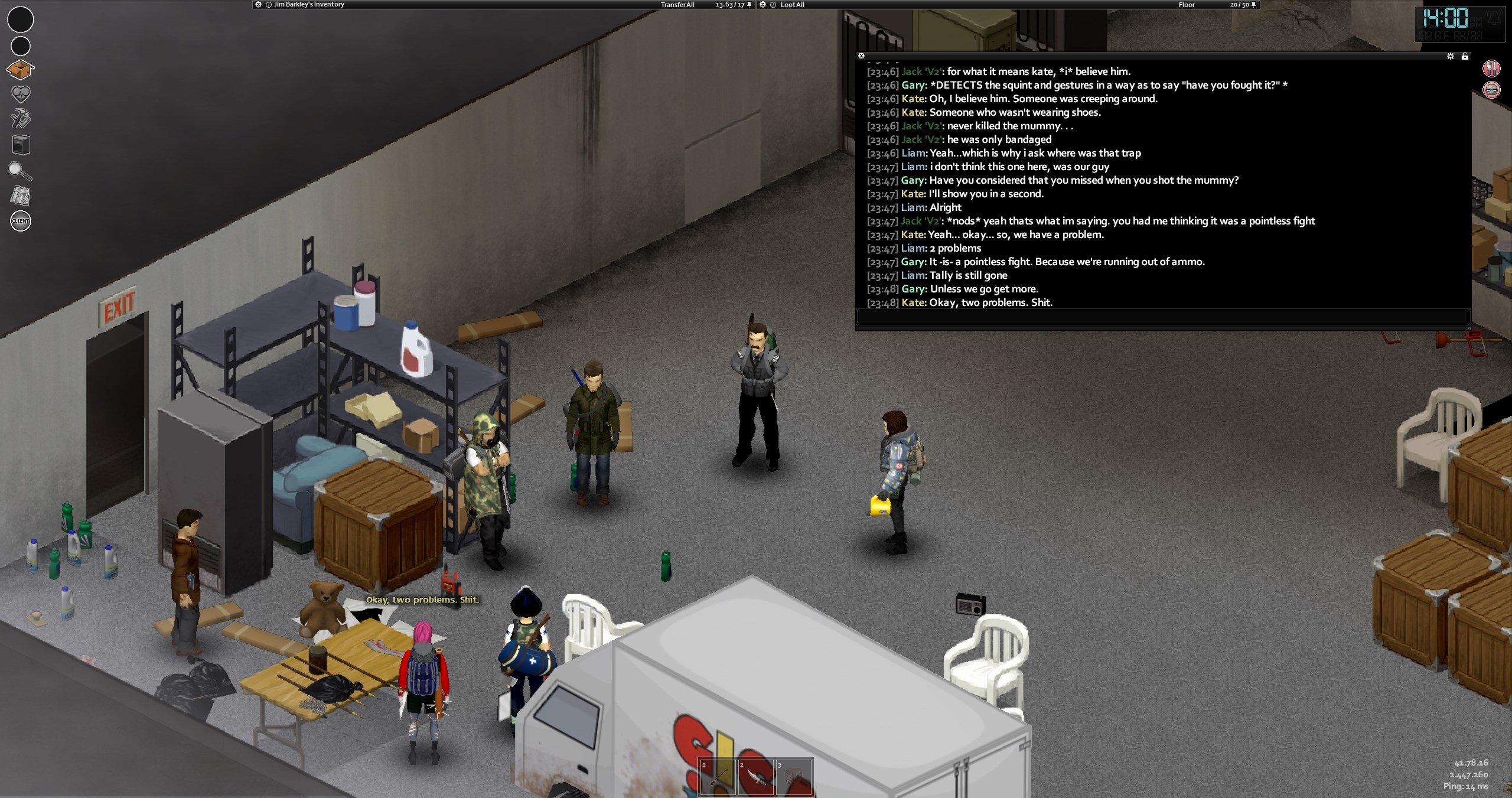
Task: Open the Client button panel
Action: [21, 221]
